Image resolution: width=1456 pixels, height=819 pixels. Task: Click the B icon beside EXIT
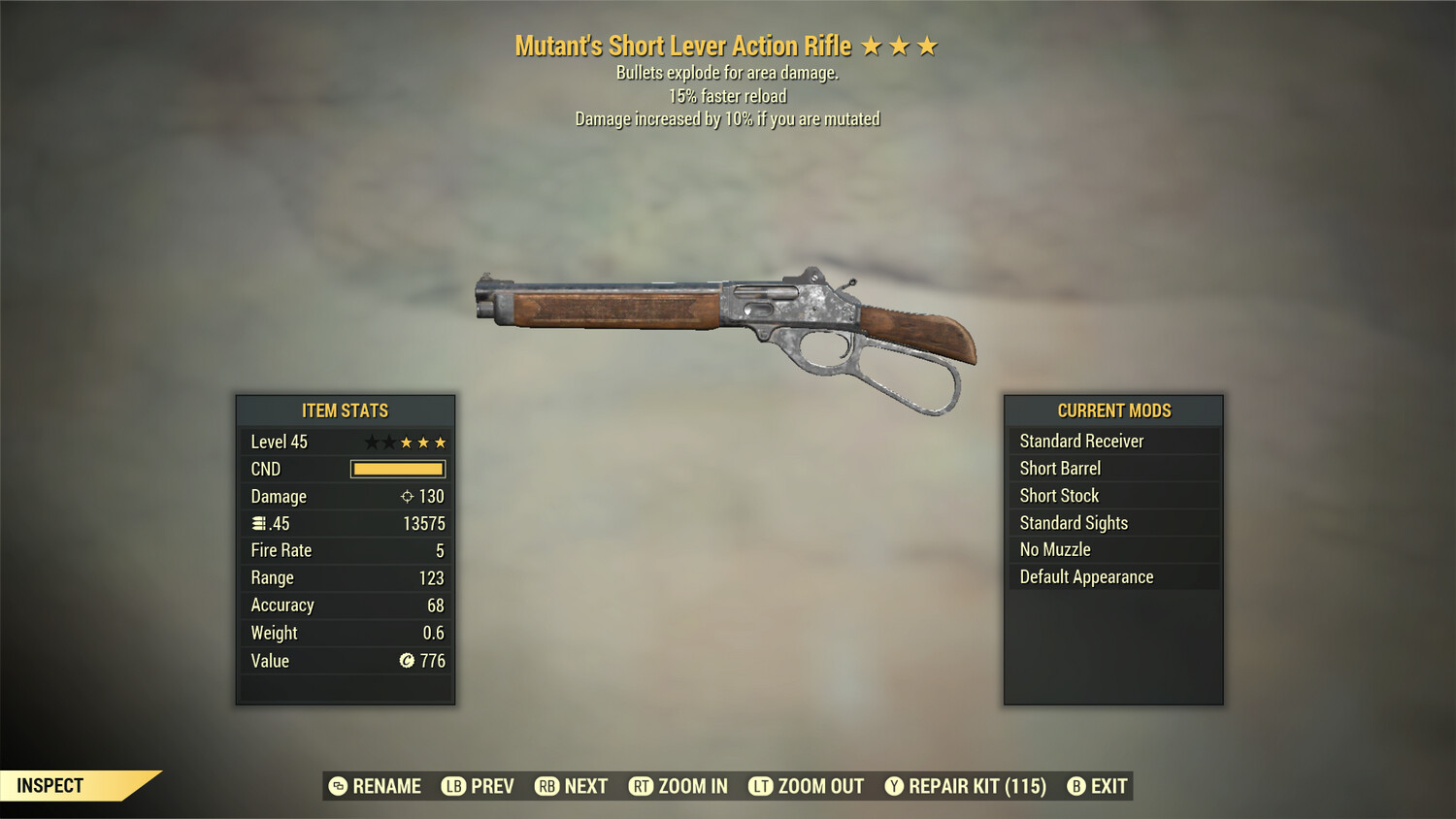point(1076,786)
